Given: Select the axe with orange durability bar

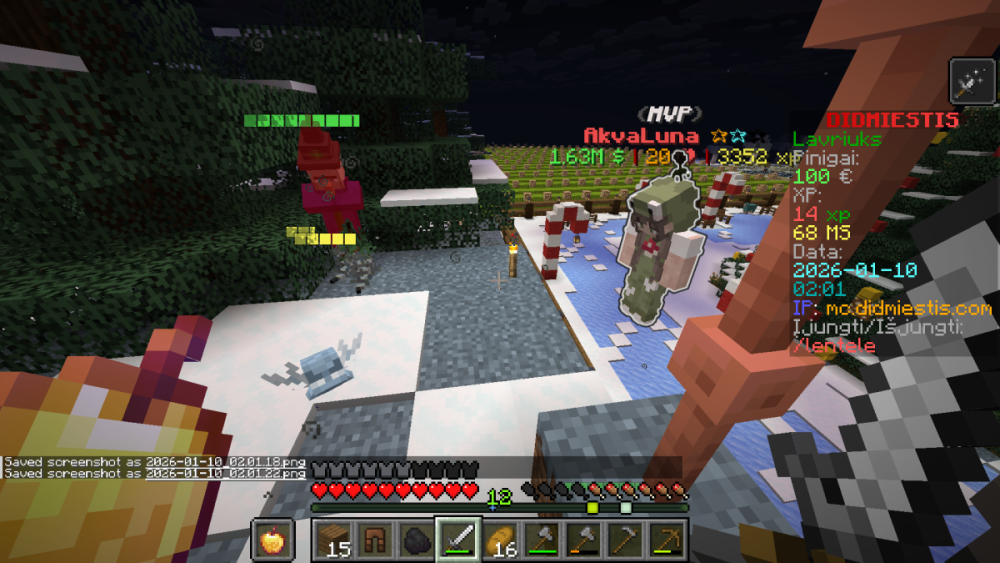Looking at the screenshot, I should 580,541.
